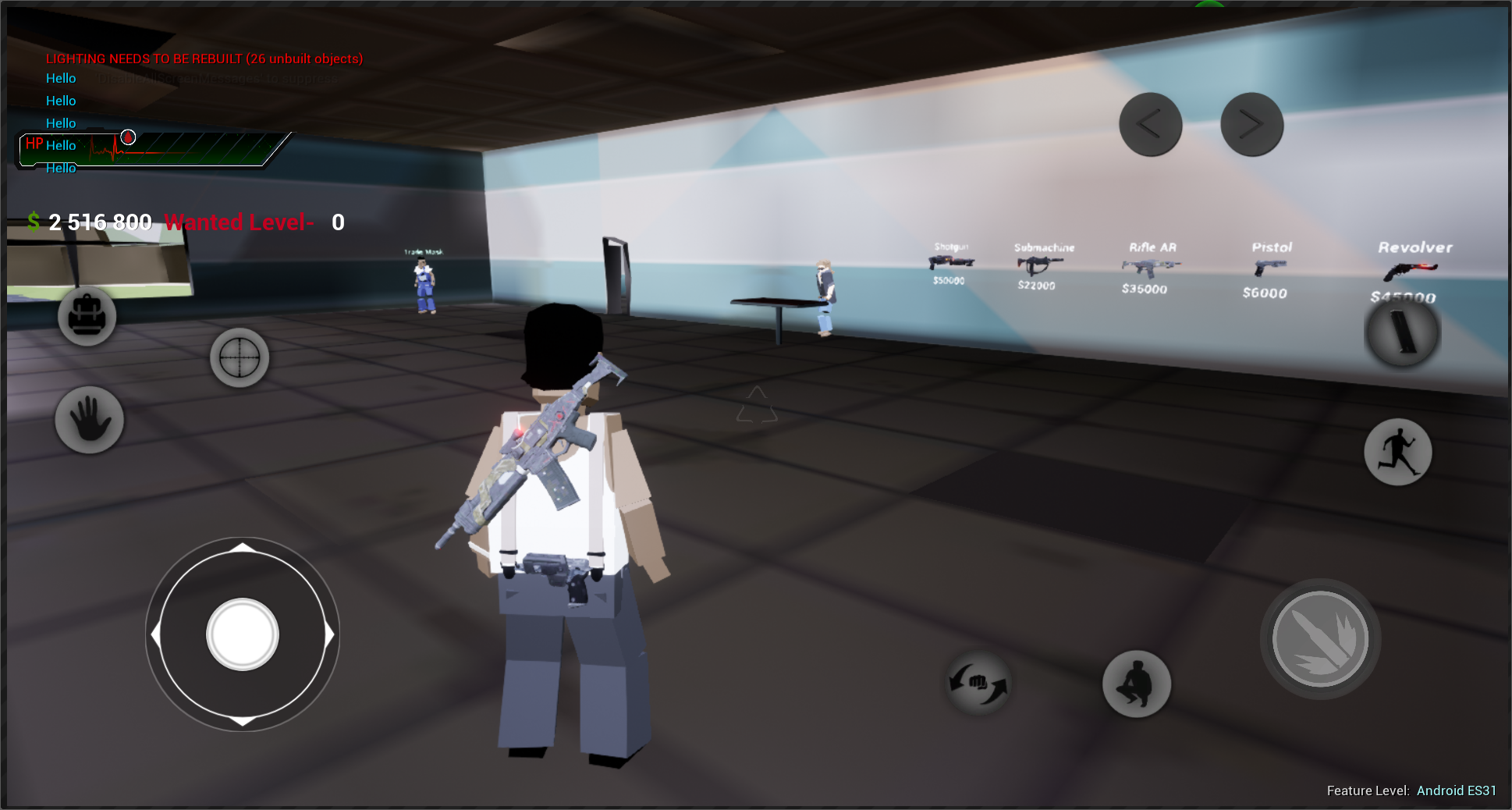Toggle sprint mode for the character
This screenshot has width=1512, height=810.
click(1398, 452)
